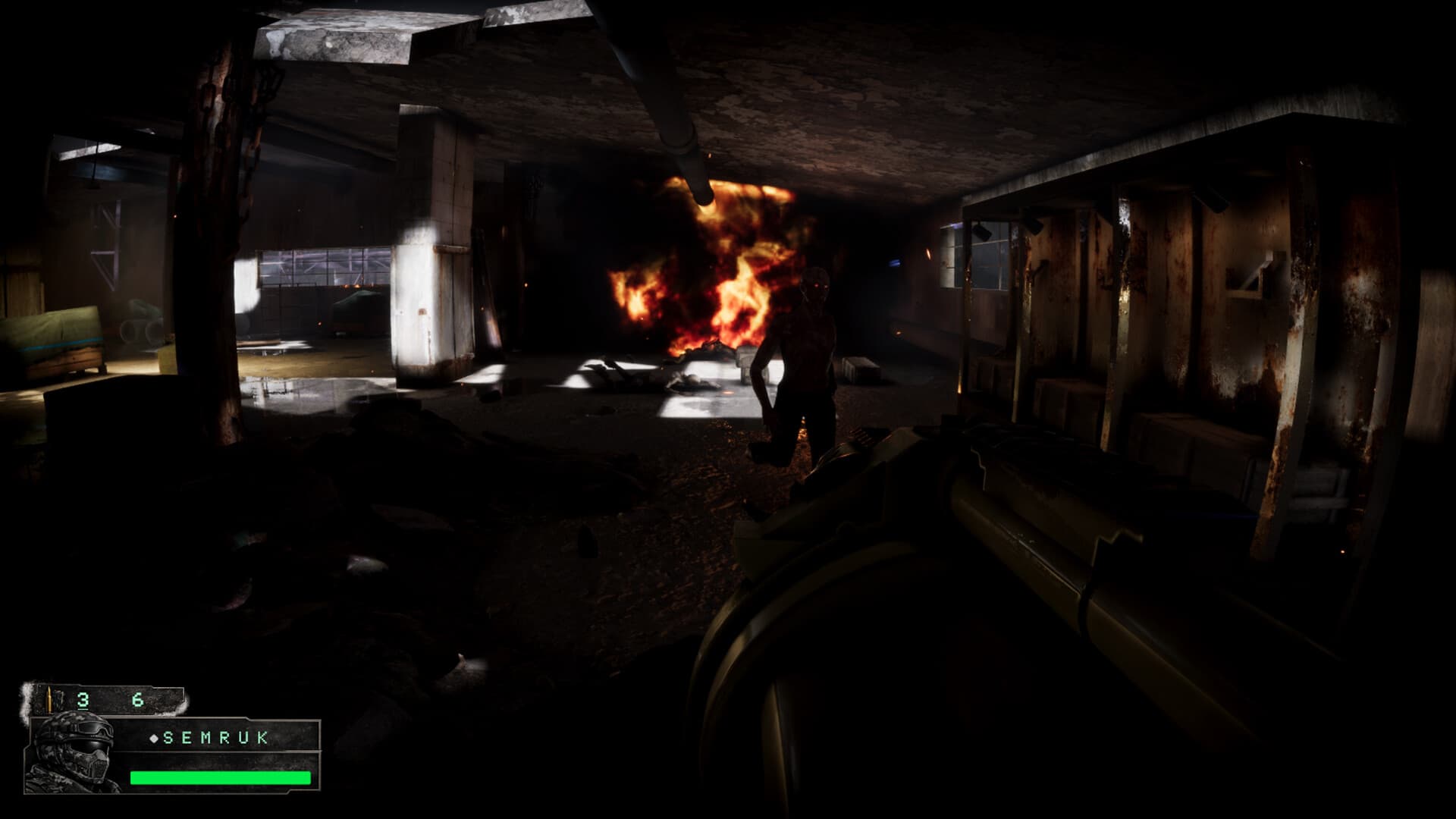This screenshot has height=819, width=1456.
Task: Toggle the reserve ammo counter showing 6
Action: pyautogui.click(x=139, y=698)
